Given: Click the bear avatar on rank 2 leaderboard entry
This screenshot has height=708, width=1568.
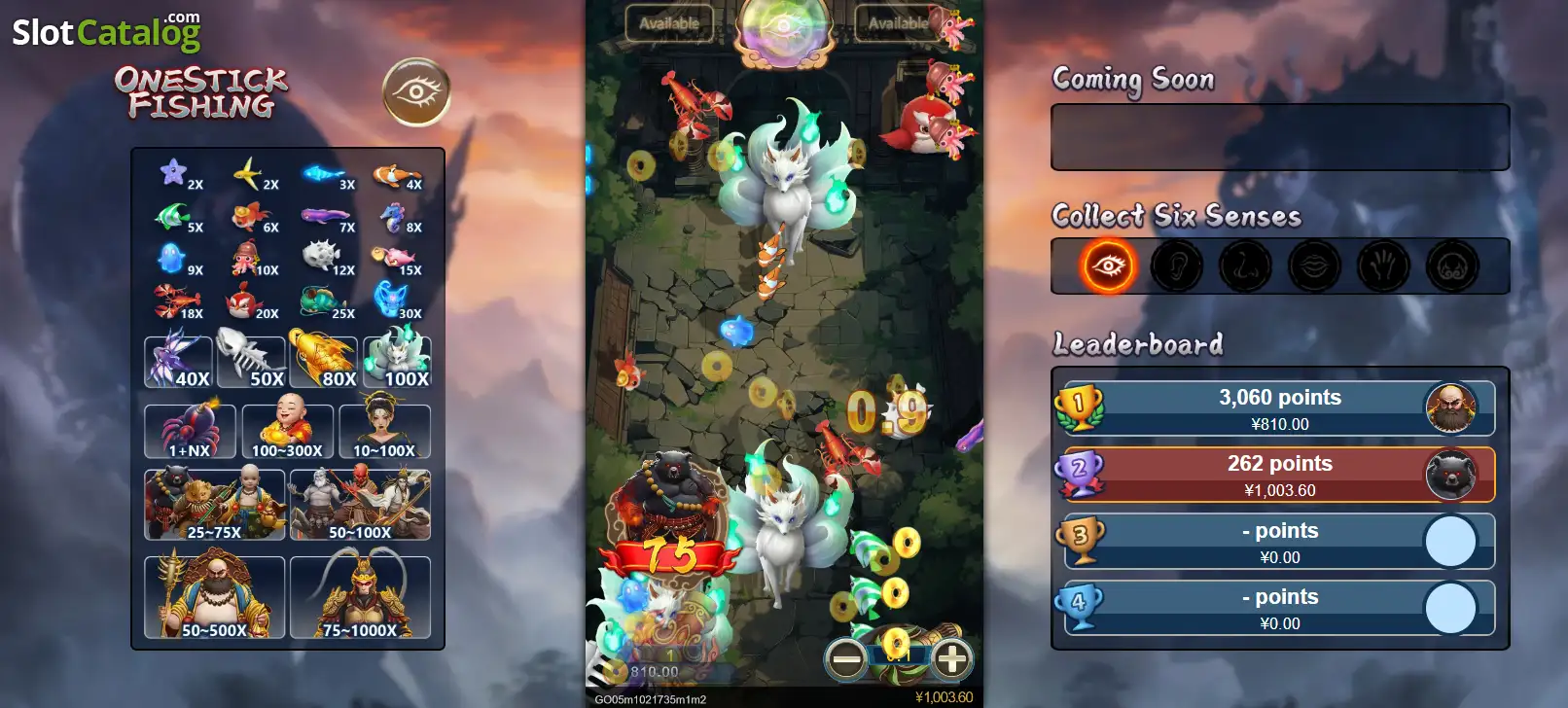Looking at the screenshot, I should point(1452,476).
